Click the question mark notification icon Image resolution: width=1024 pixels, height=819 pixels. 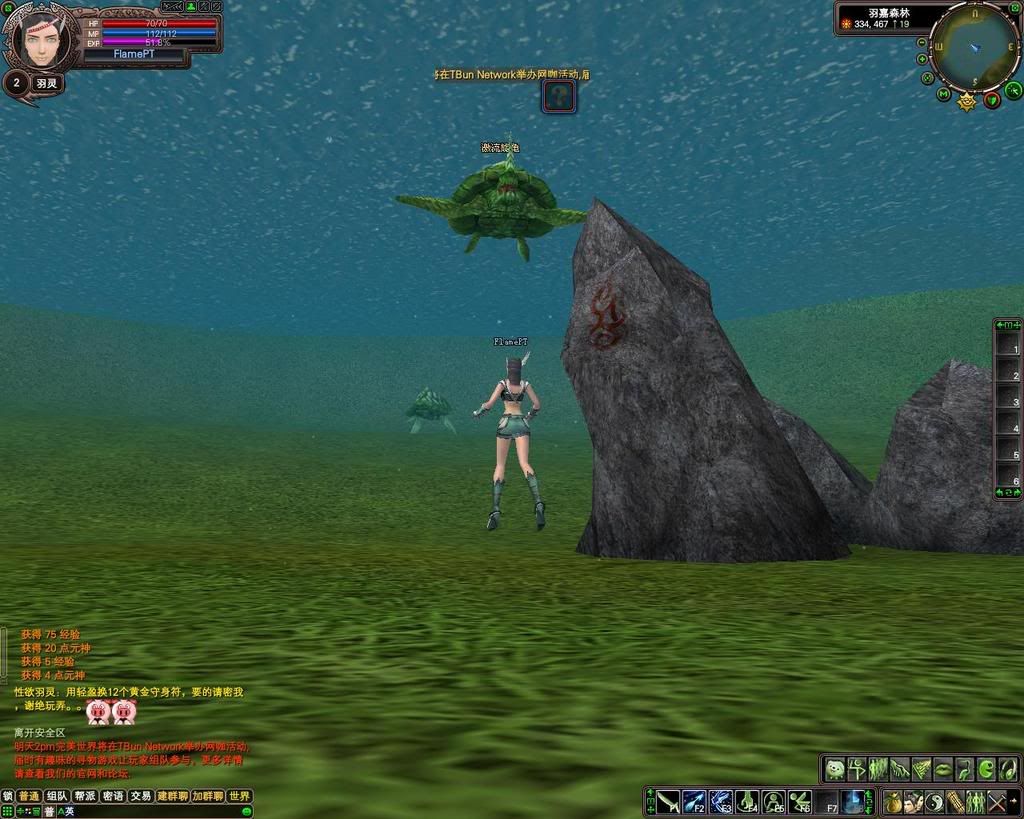(559, 96)
